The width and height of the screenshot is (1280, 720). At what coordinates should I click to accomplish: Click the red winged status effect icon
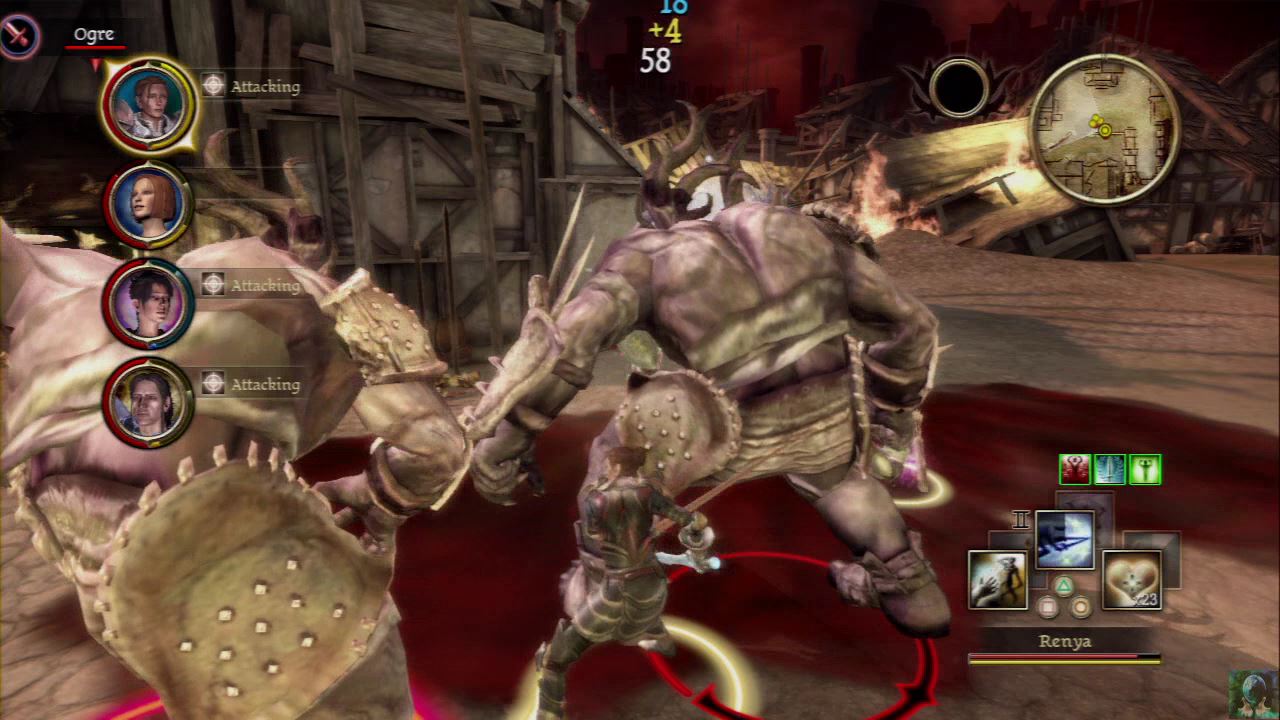(x=1075, y=469)
